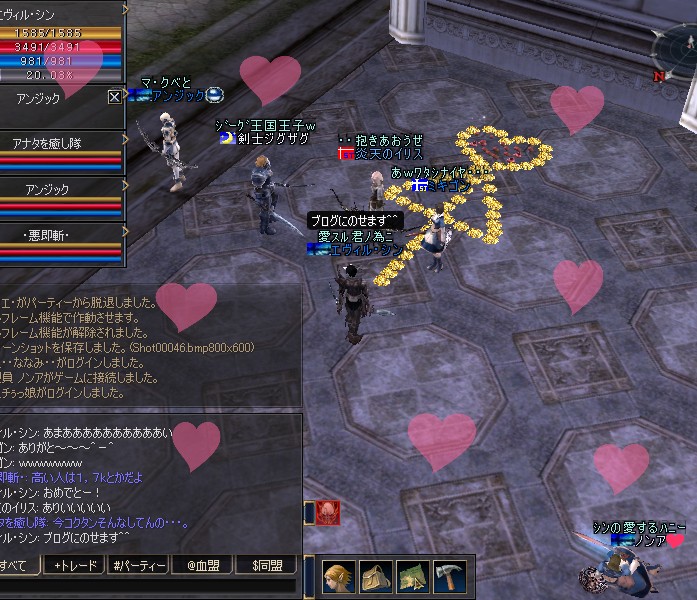
Task: Click the red emblem icon above the menu bar
Action: (328, 513)
